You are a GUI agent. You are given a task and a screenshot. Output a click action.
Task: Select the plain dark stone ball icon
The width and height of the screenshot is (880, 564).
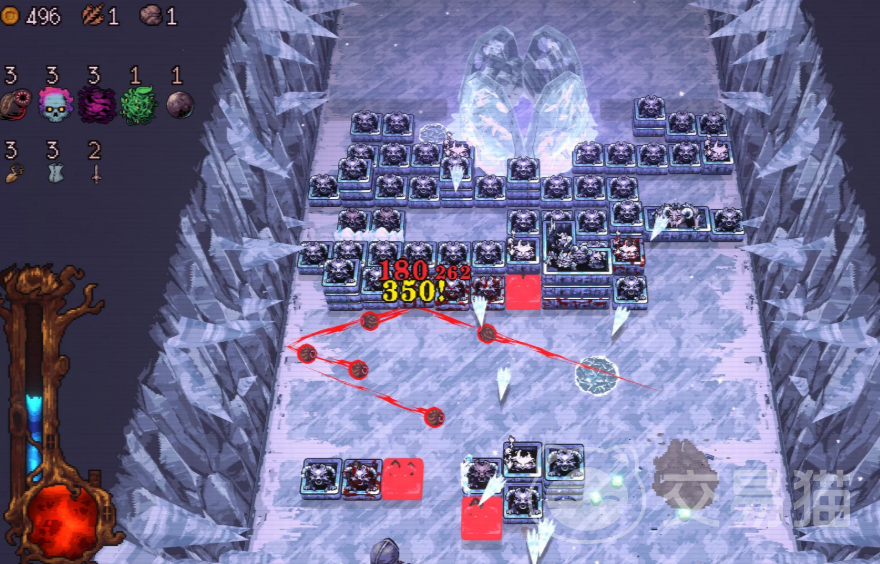(x=179, y=104)
